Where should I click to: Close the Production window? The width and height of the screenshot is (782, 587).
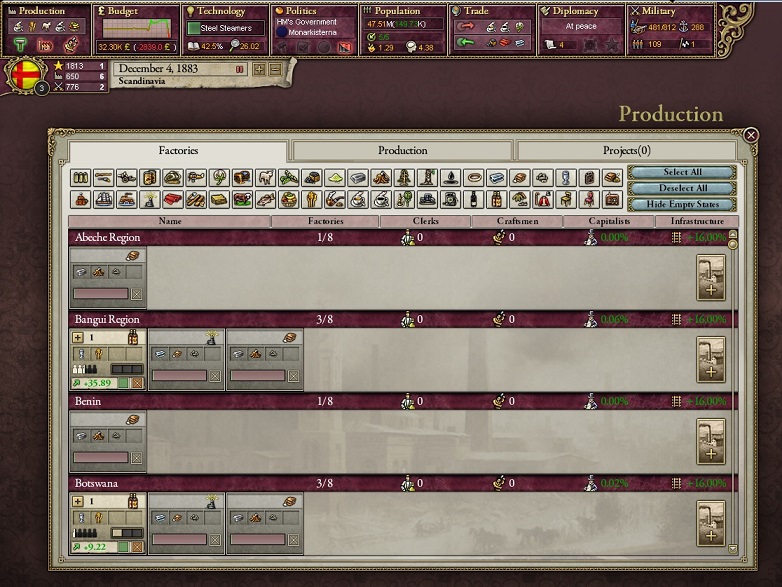click(x=752, y=135)
